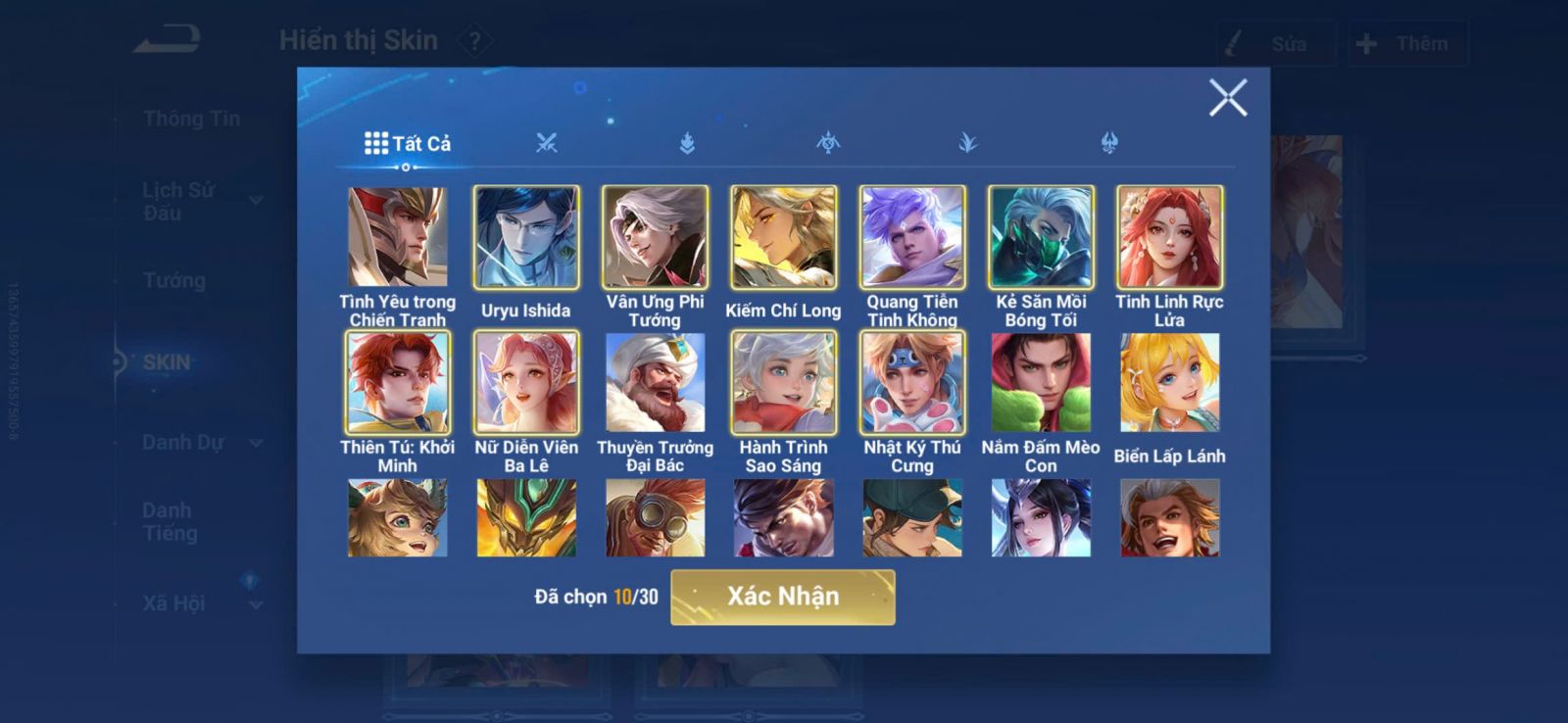The height and width of the screenshot is (723, 1568).
Task: Select the Tình Yêu trong Chiến Tranh skin
Action: tap(397, 237)
